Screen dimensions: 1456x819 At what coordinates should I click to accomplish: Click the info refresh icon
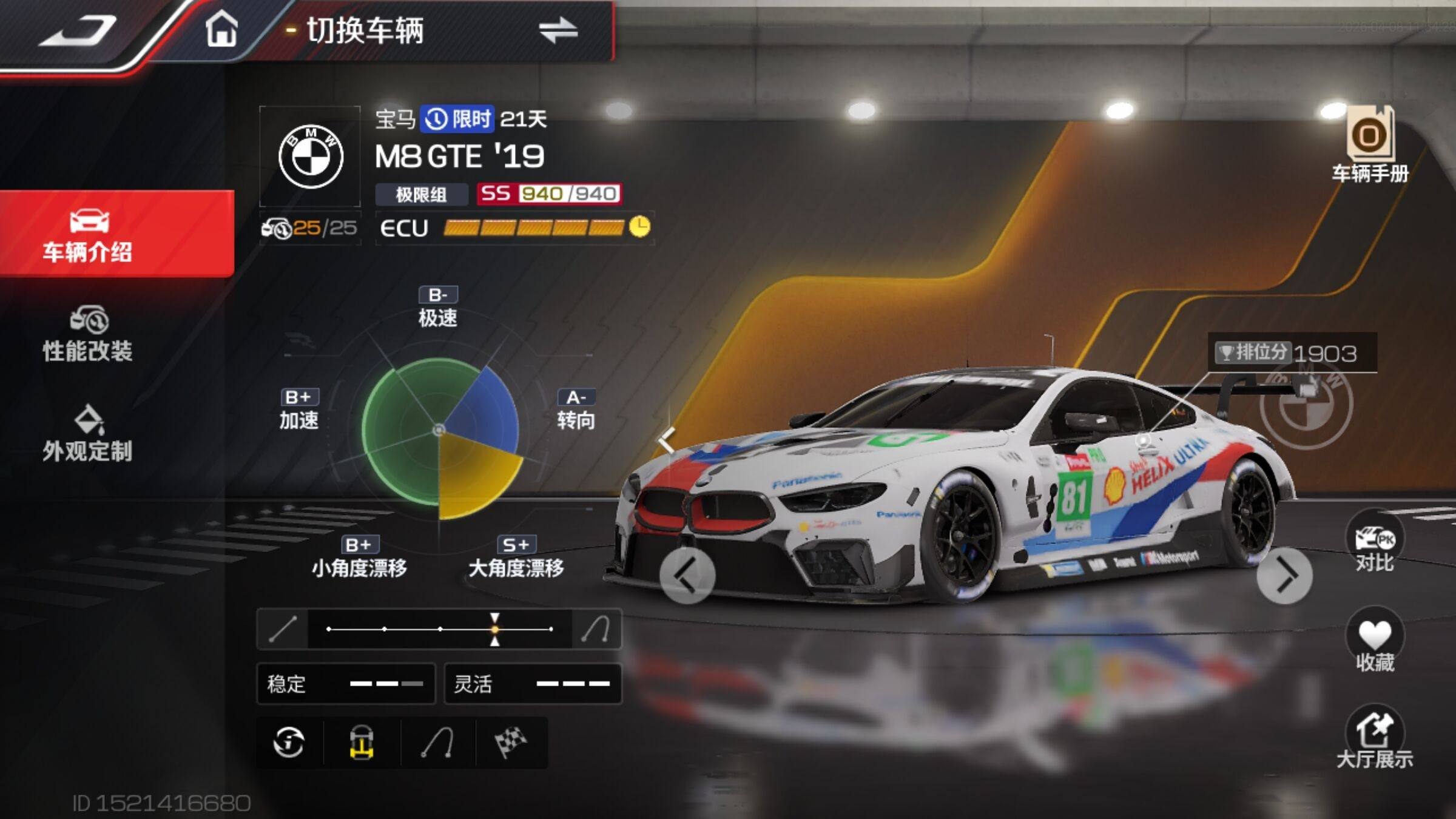tap(289, 743)
